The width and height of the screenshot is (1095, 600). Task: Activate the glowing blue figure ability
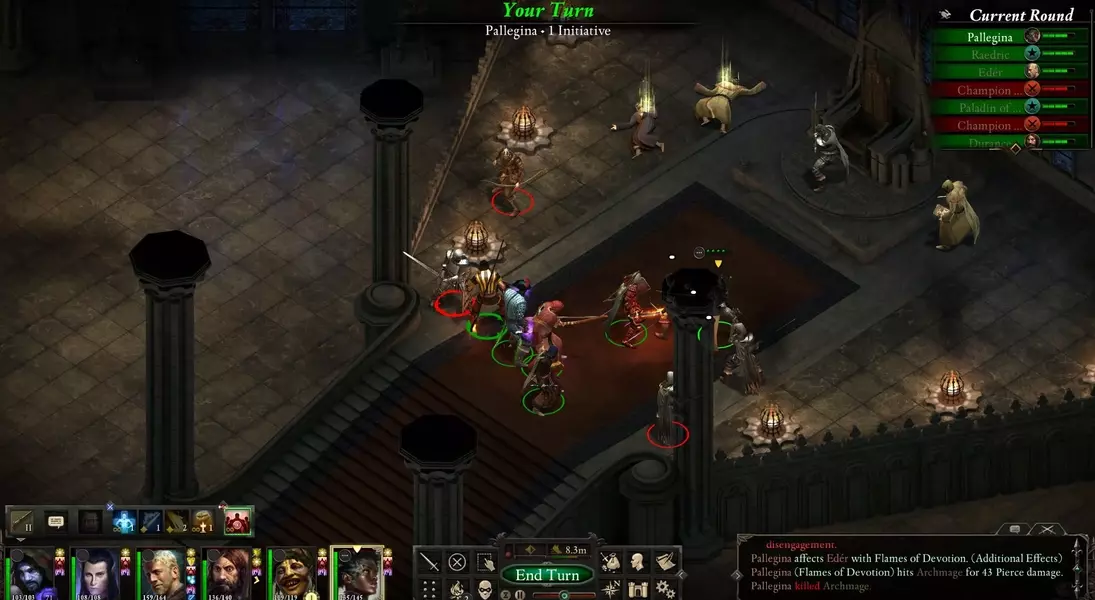click(124, 522)
